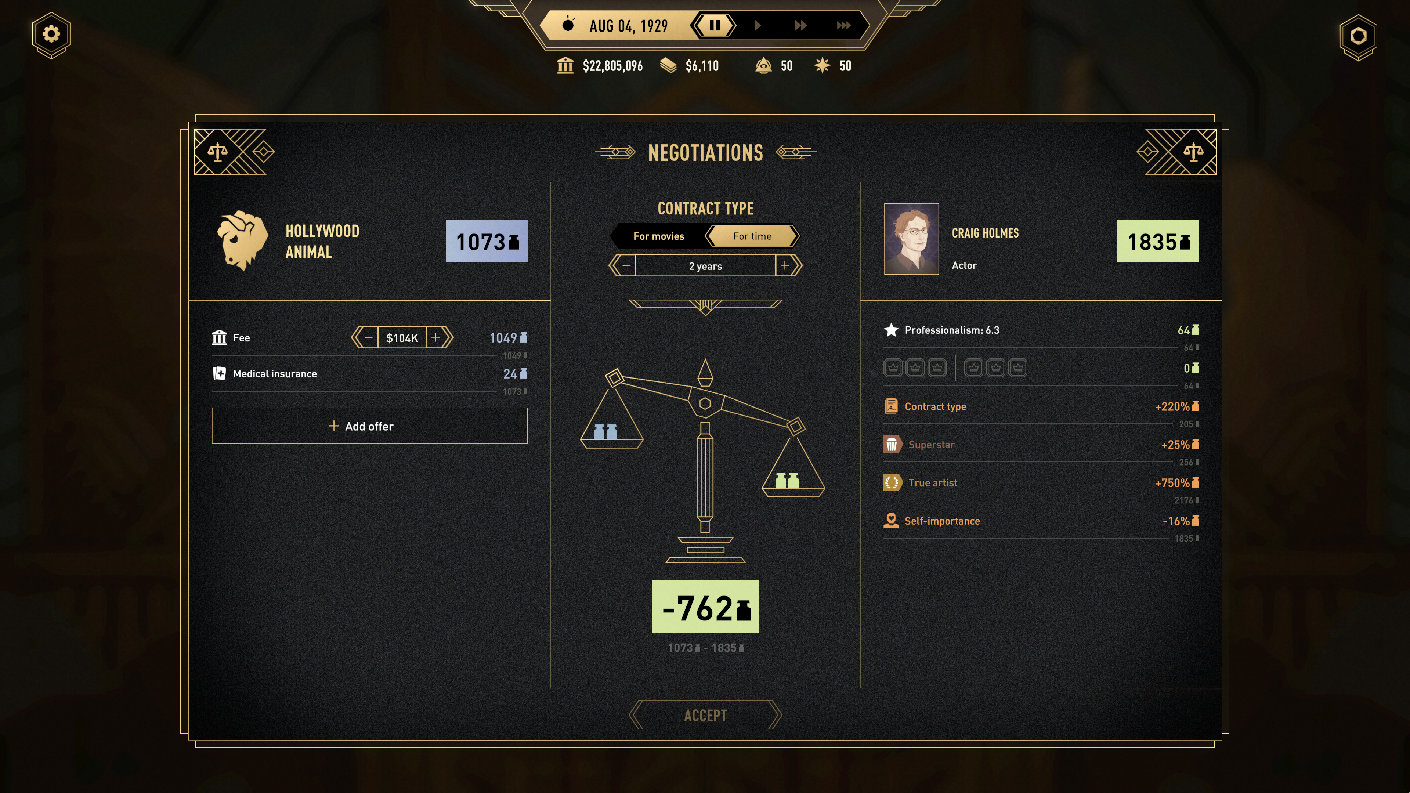Decrease contract duration with the minus button
Viewport: 1410px width, 793px height.
[625, 266]
